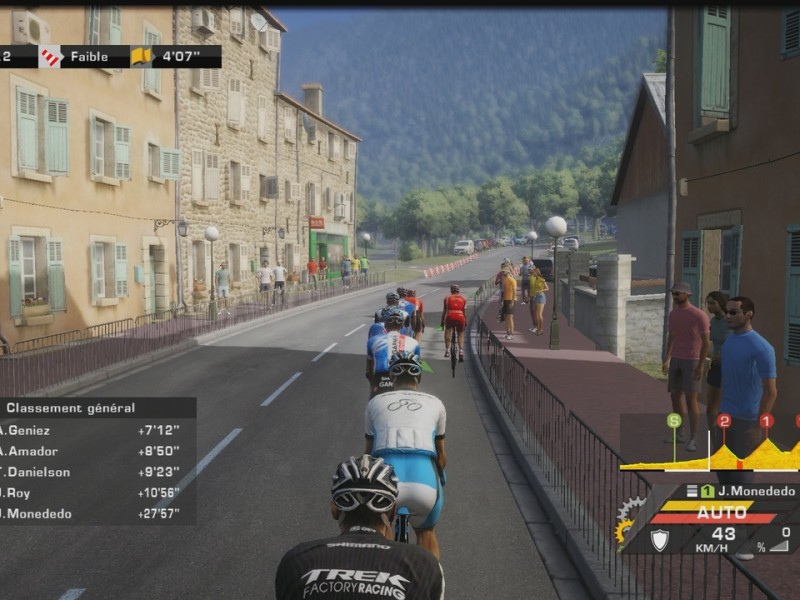800x600 pixels.
Task: Select the slope gradient triangle icon
Action: point(779,545)
